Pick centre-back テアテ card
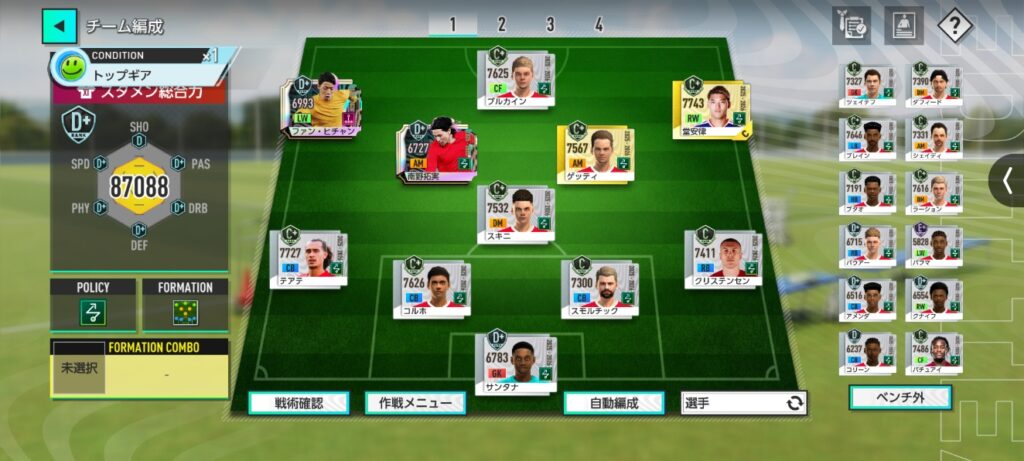Image resolution: width=1024 pixels, height=461 pixels. tap(308, 259)
